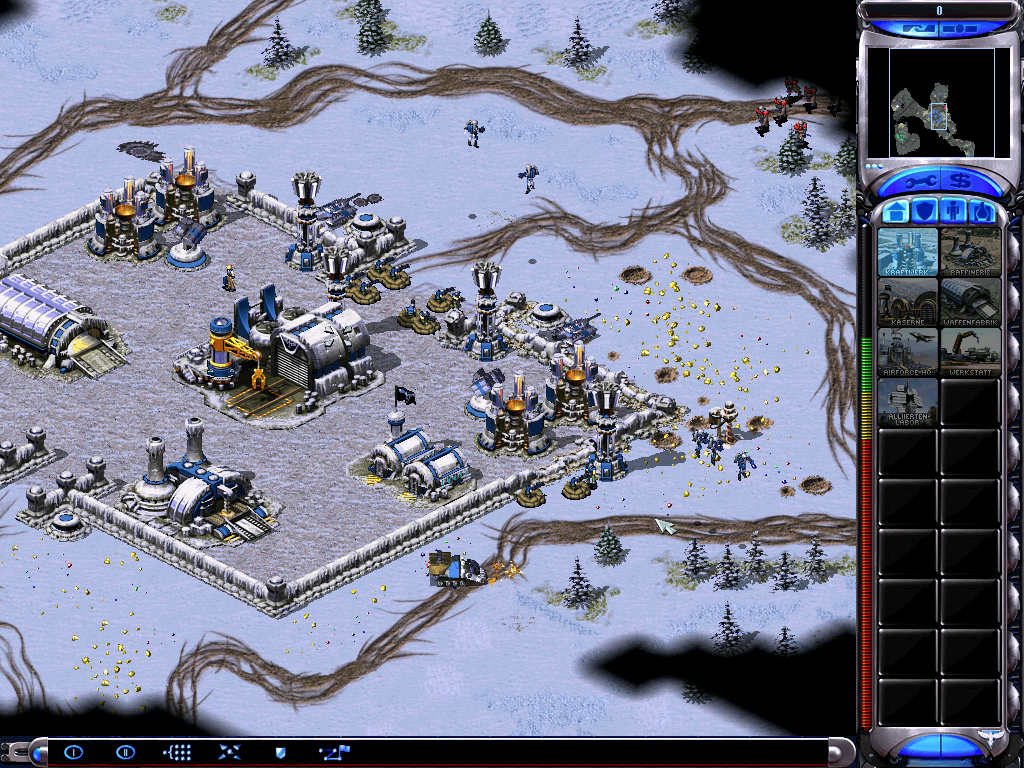Viewport: 1024px width, 768px height.
Task: Build the Alliierten Labor
Action: coord(908,402)
